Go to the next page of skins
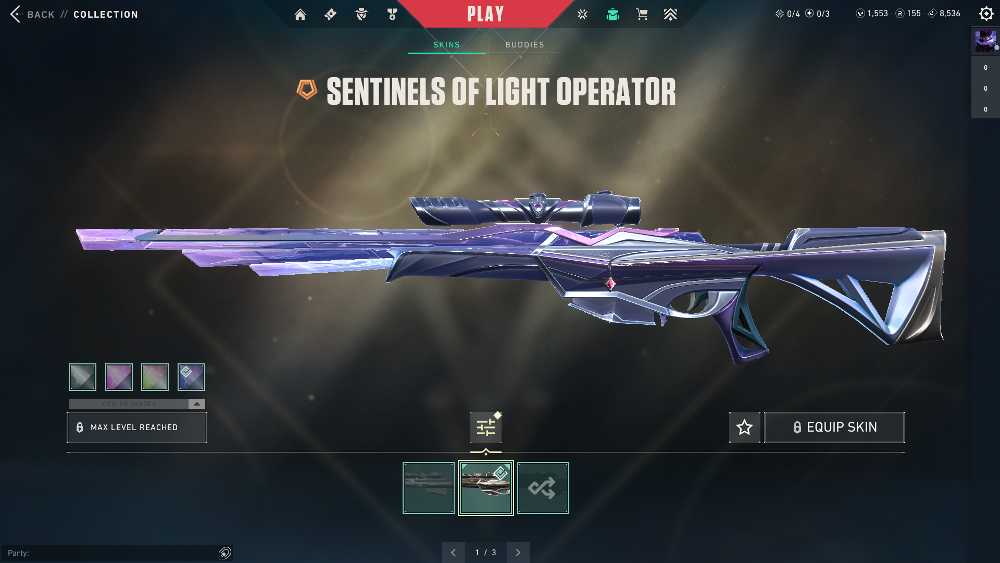 [518, 552]
